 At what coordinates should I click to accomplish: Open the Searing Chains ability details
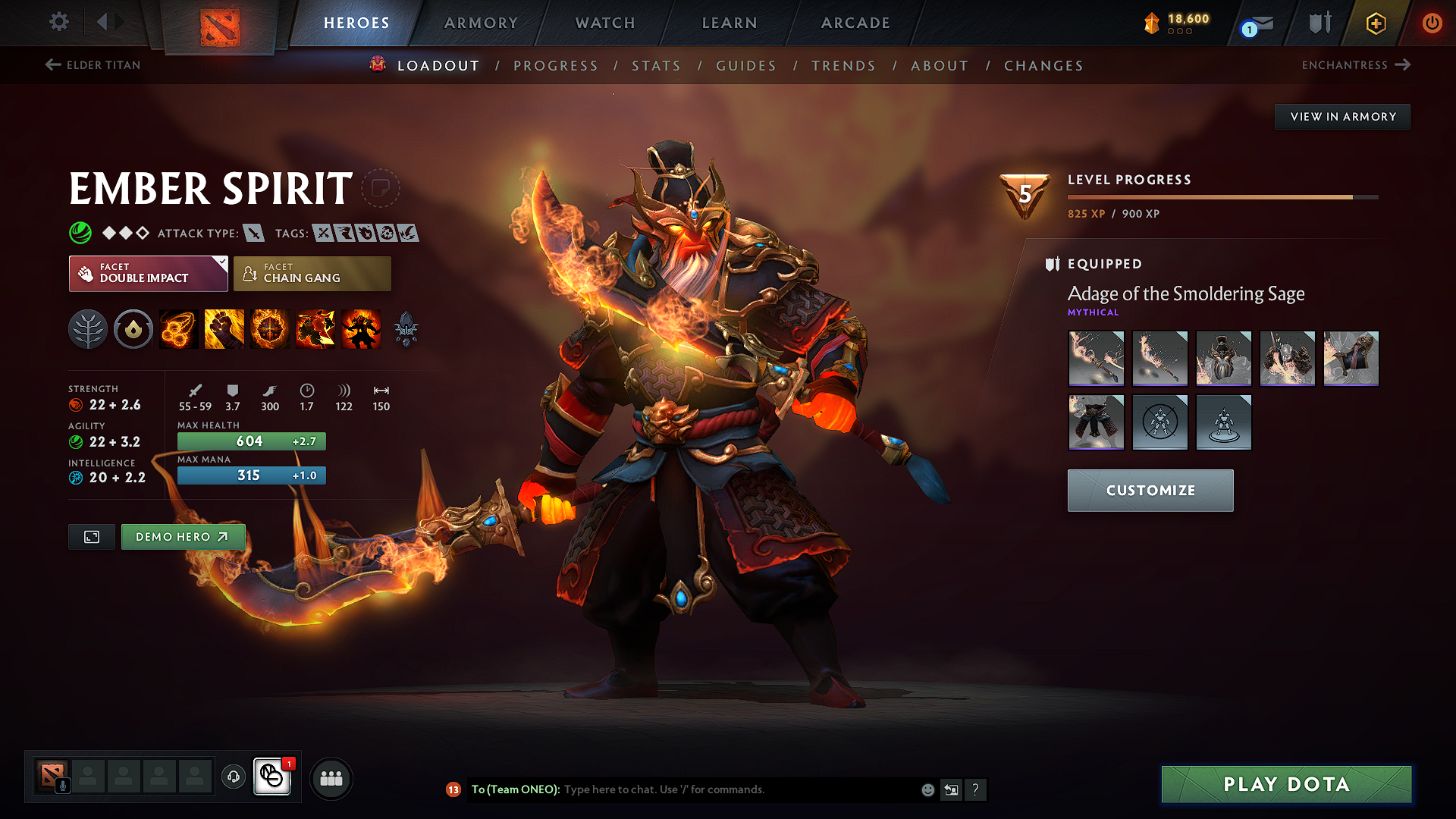tap(177, 329)
